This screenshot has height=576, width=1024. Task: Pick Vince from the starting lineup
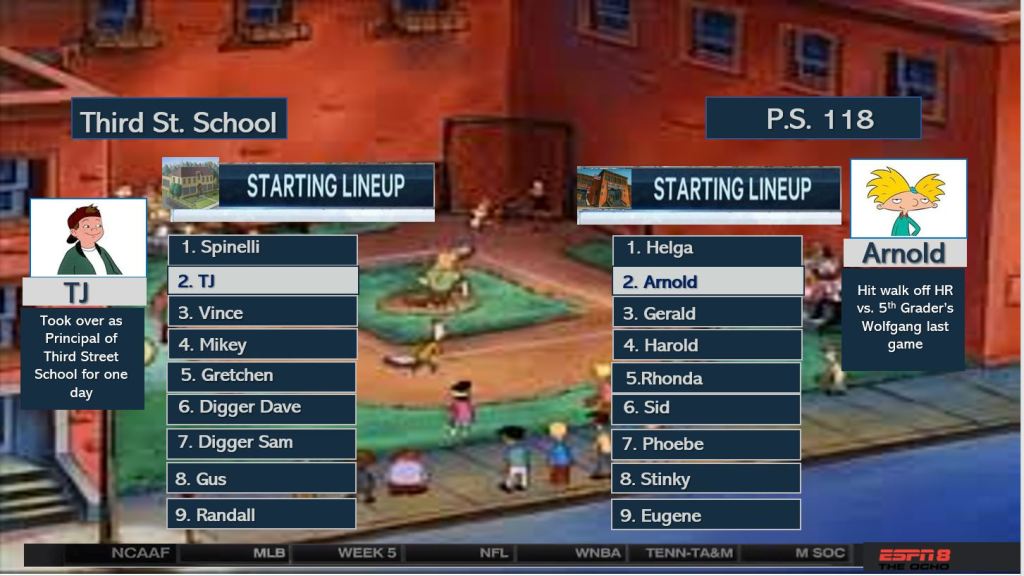point(262,313)
